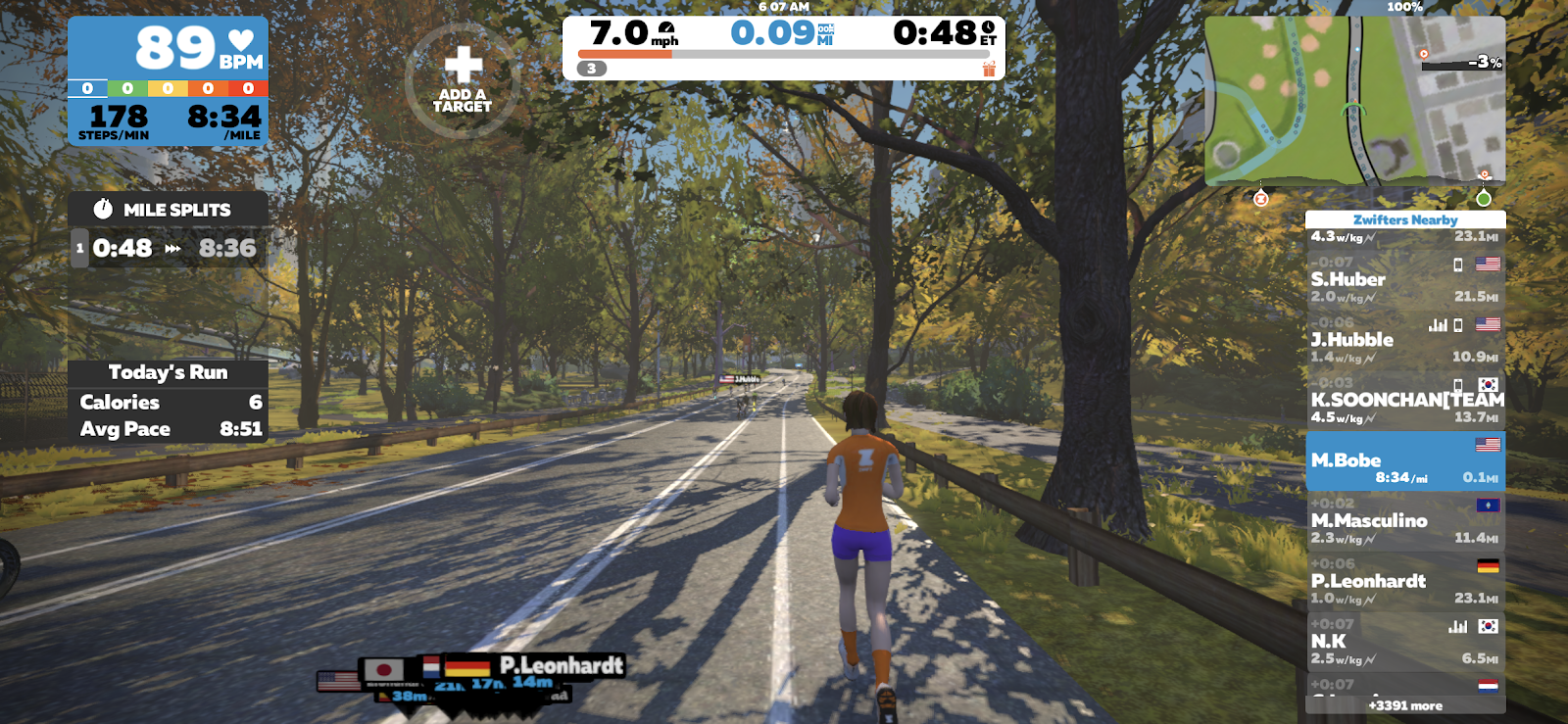This screenshot has height=724, width=1568.
Task: Choose K.SOONCHAN rider row
Action: pos(1404,401)
